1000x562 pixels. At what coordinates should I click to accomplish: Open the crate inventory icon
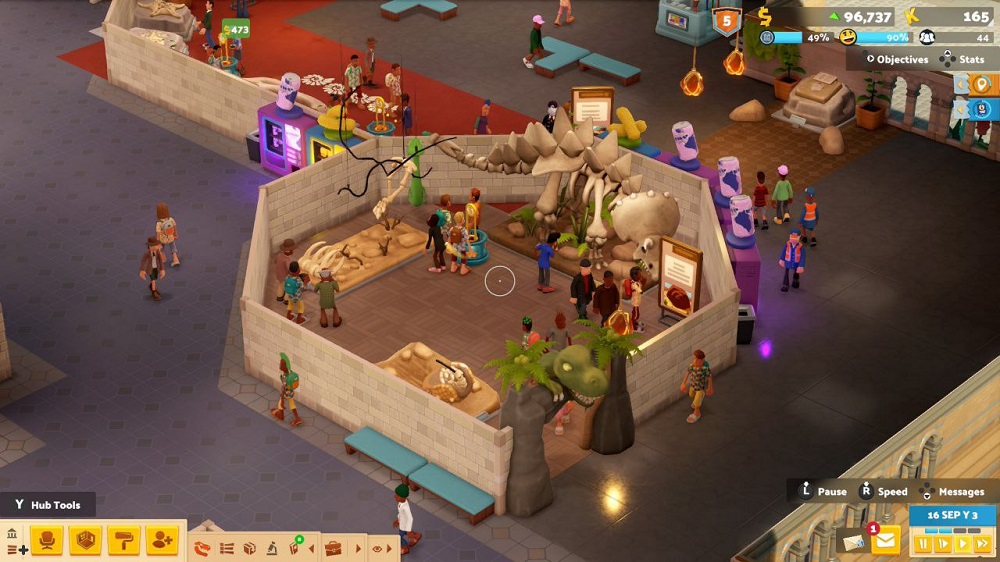click(x=249, y=548)
